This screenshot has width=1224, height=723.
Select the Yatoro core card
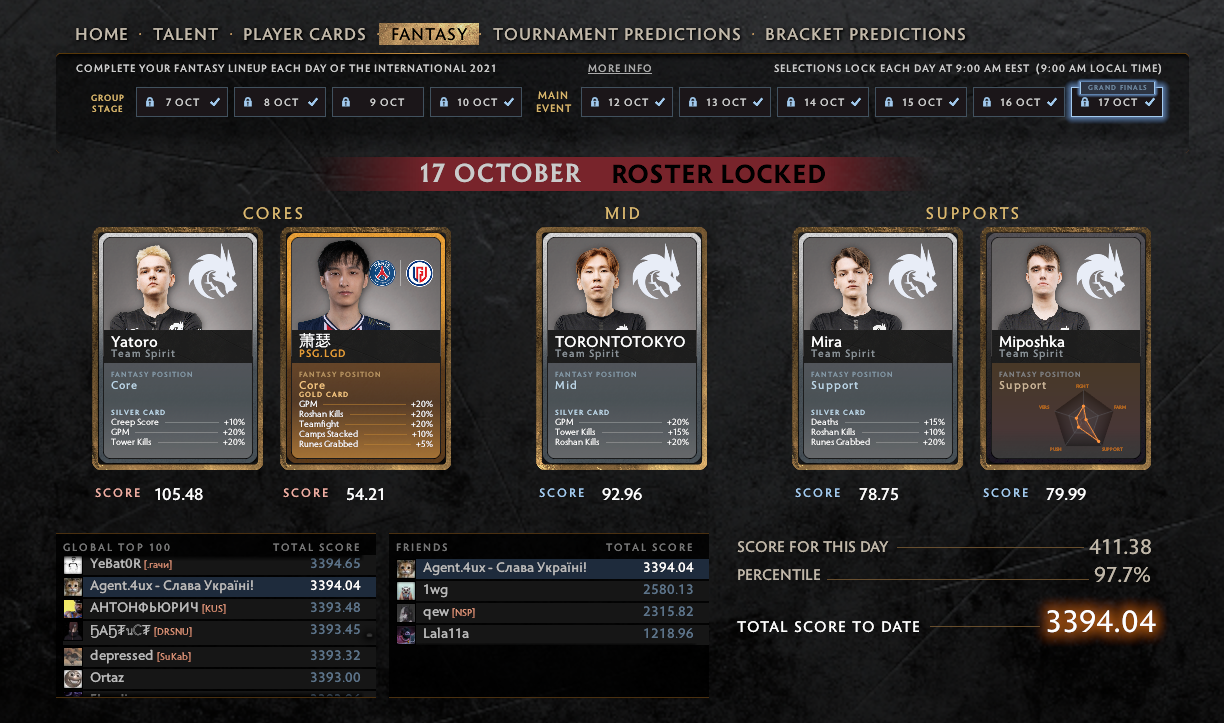pyautogui.click(x=178, y=348)
